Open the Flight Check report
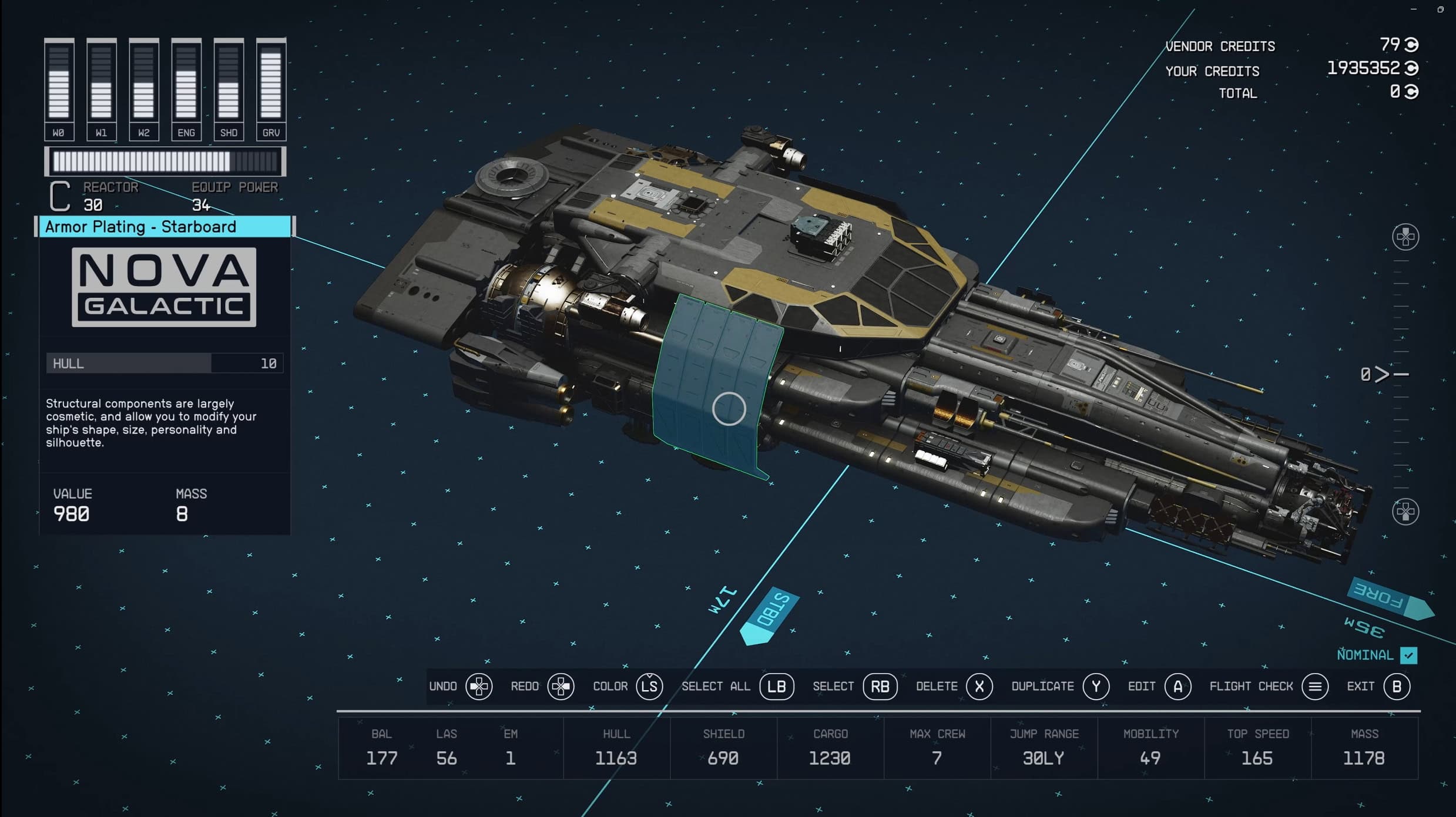The height and width of the screenshot is (817, 1456). coord(1314,686)
